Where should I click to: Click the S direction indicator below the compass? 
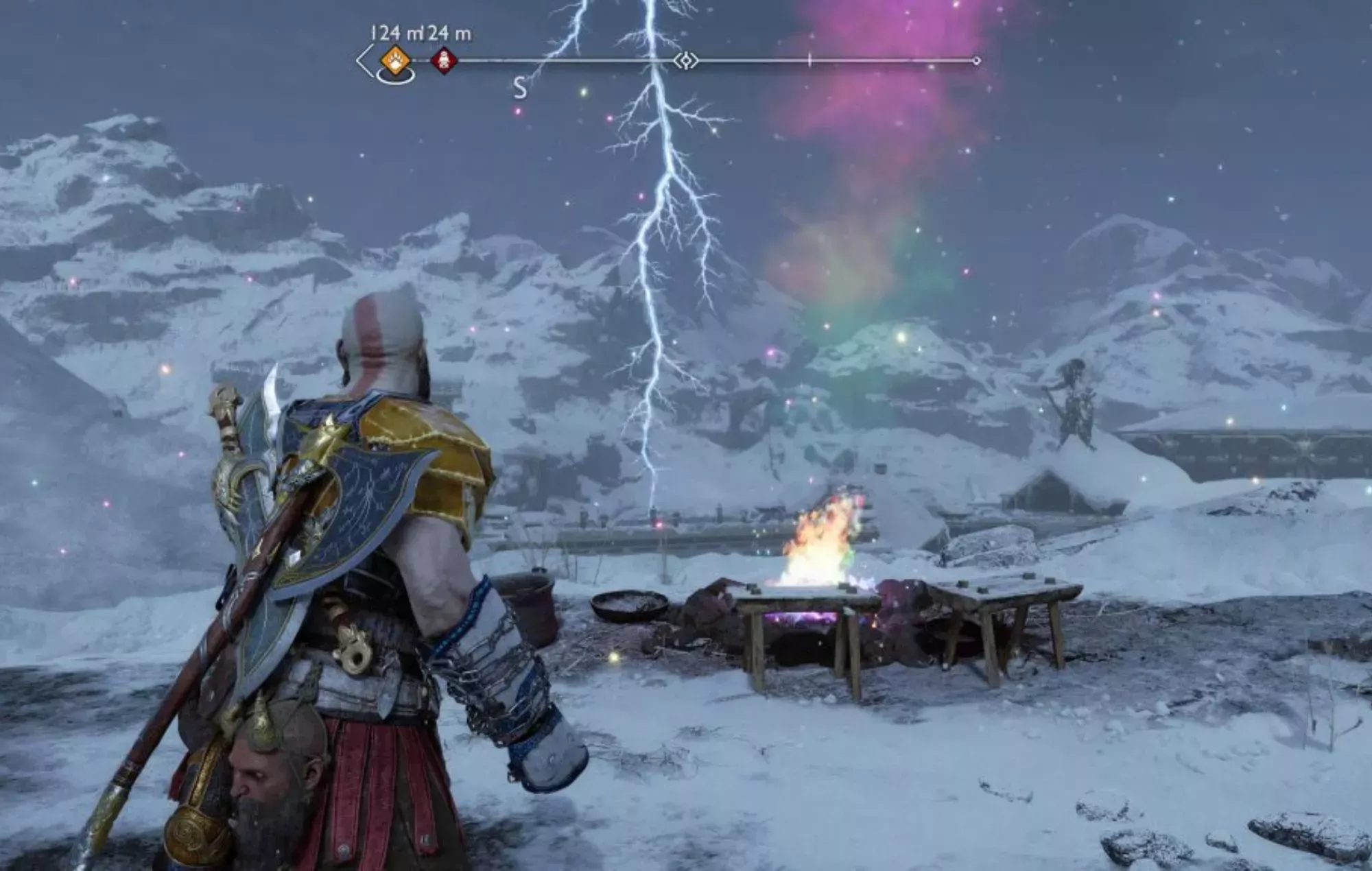pyautogui.click(x=519, y=88)
